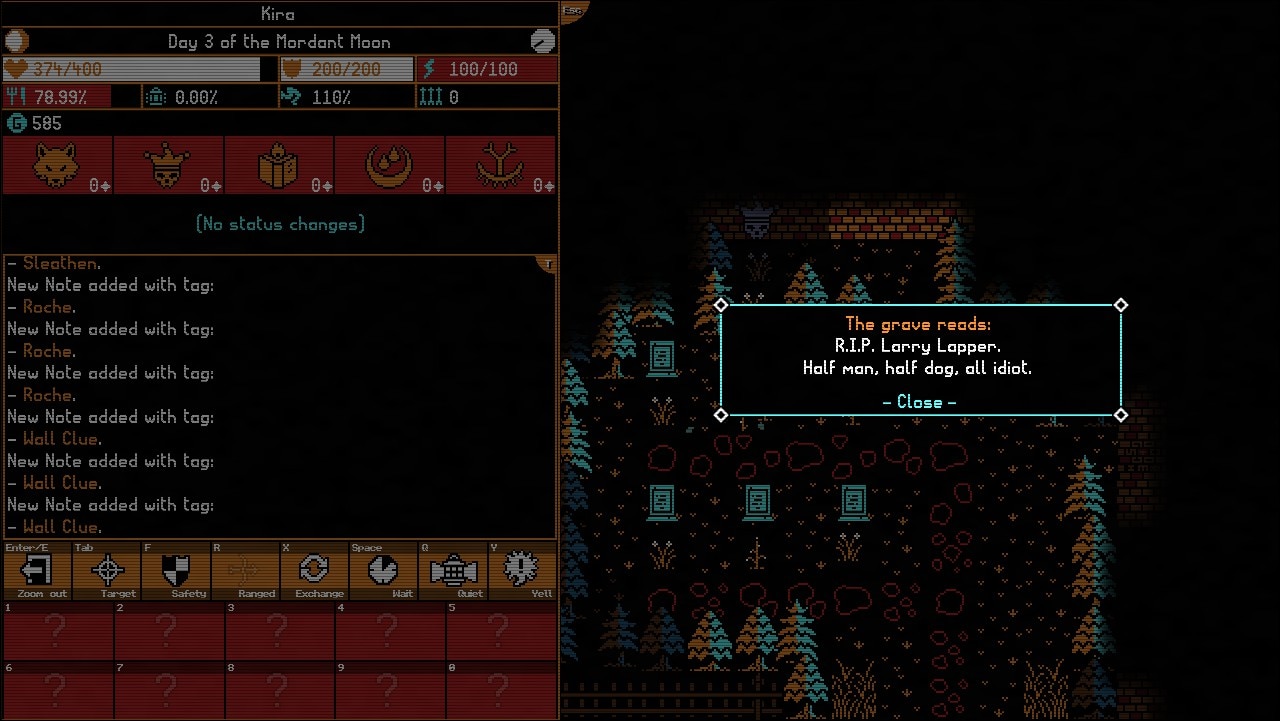Select the Exchange action button
Image resolution: width=1280 pixels, height=721 pixels.
tap(314, 571)
